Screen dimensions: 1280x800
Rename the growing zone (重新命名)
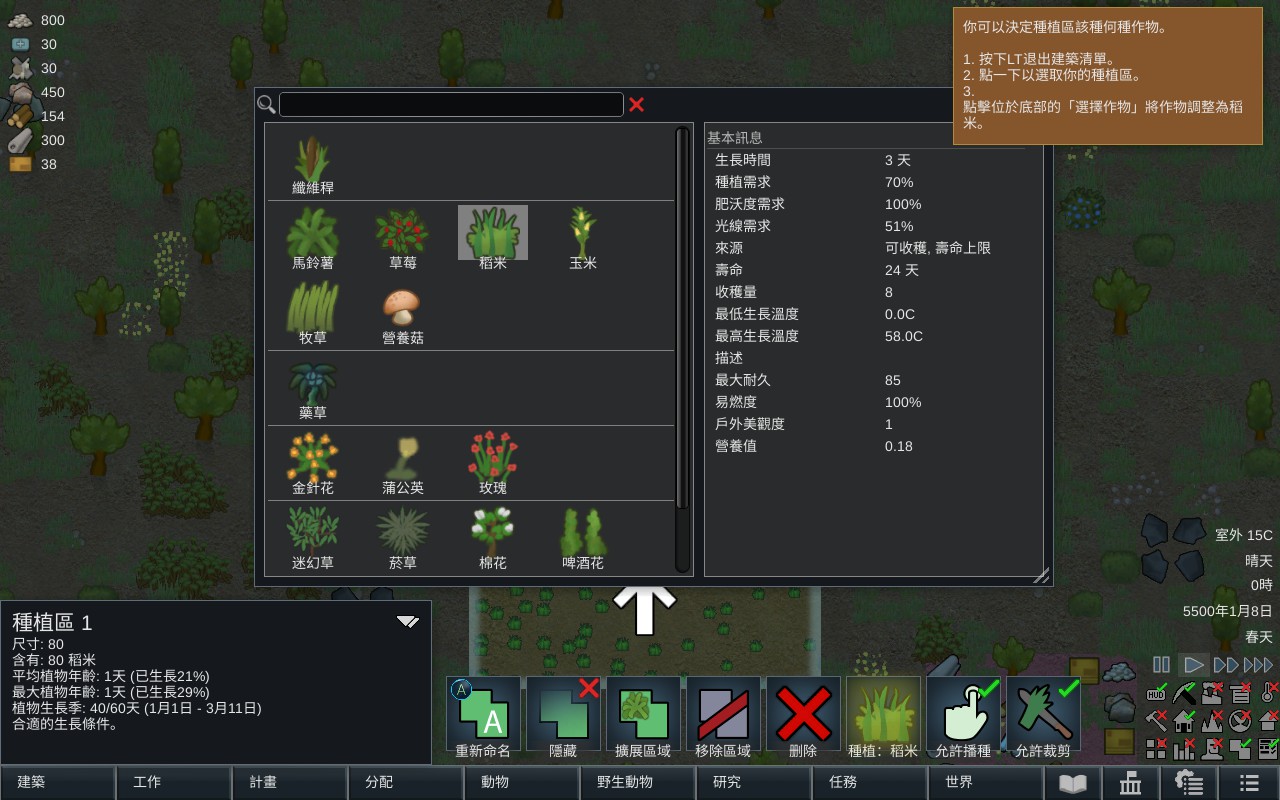(483, 714)
